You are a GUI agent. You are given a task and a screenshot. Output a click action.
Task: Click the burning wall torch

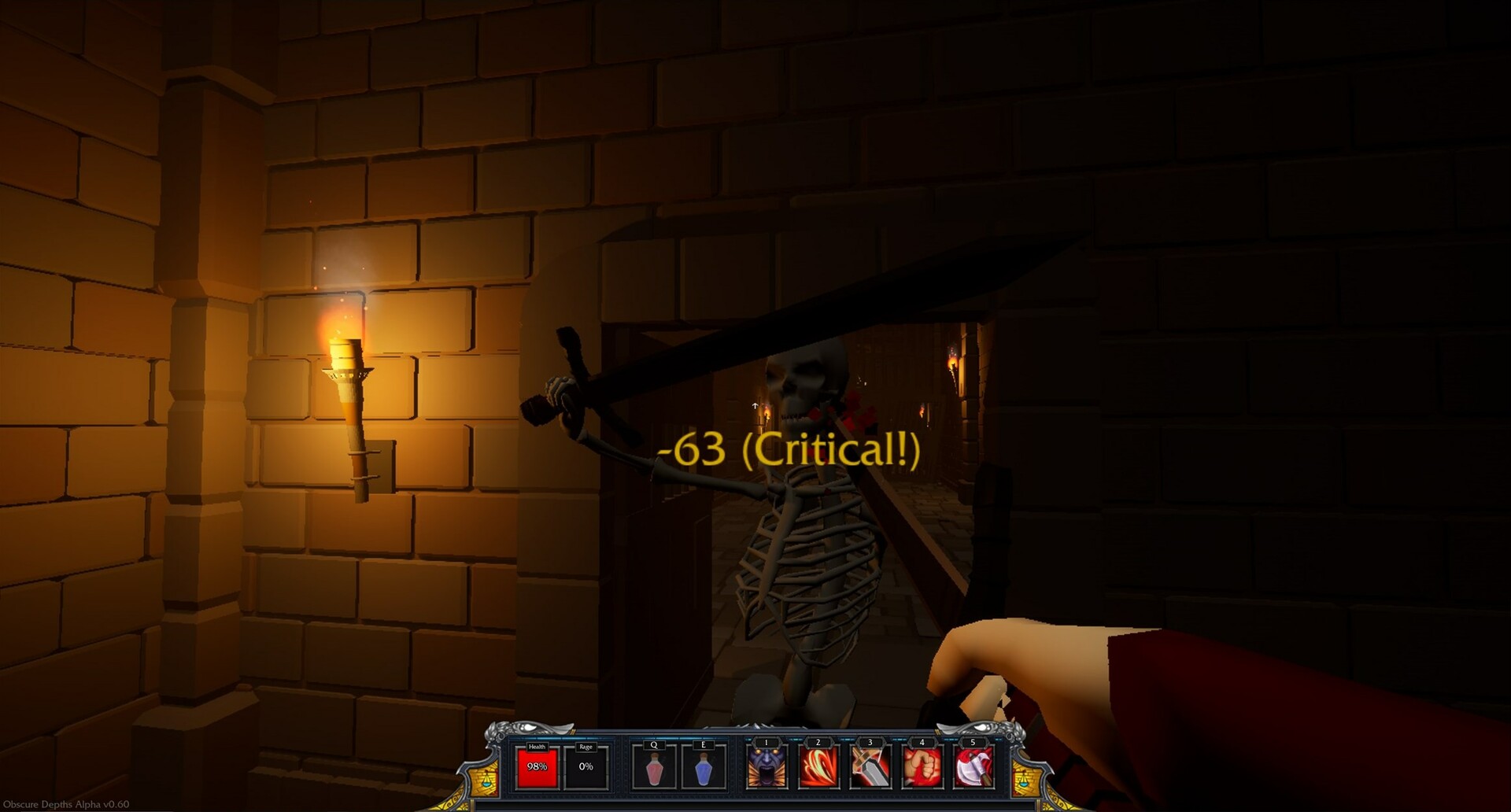point(346,370)
